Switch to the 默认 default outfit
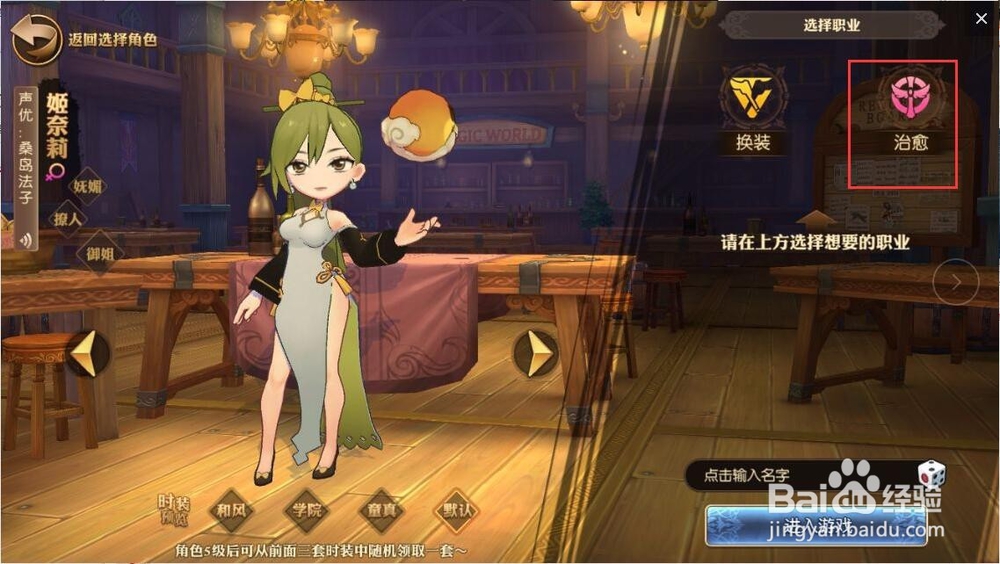The image size is (1000, 564). pos(456,509)
